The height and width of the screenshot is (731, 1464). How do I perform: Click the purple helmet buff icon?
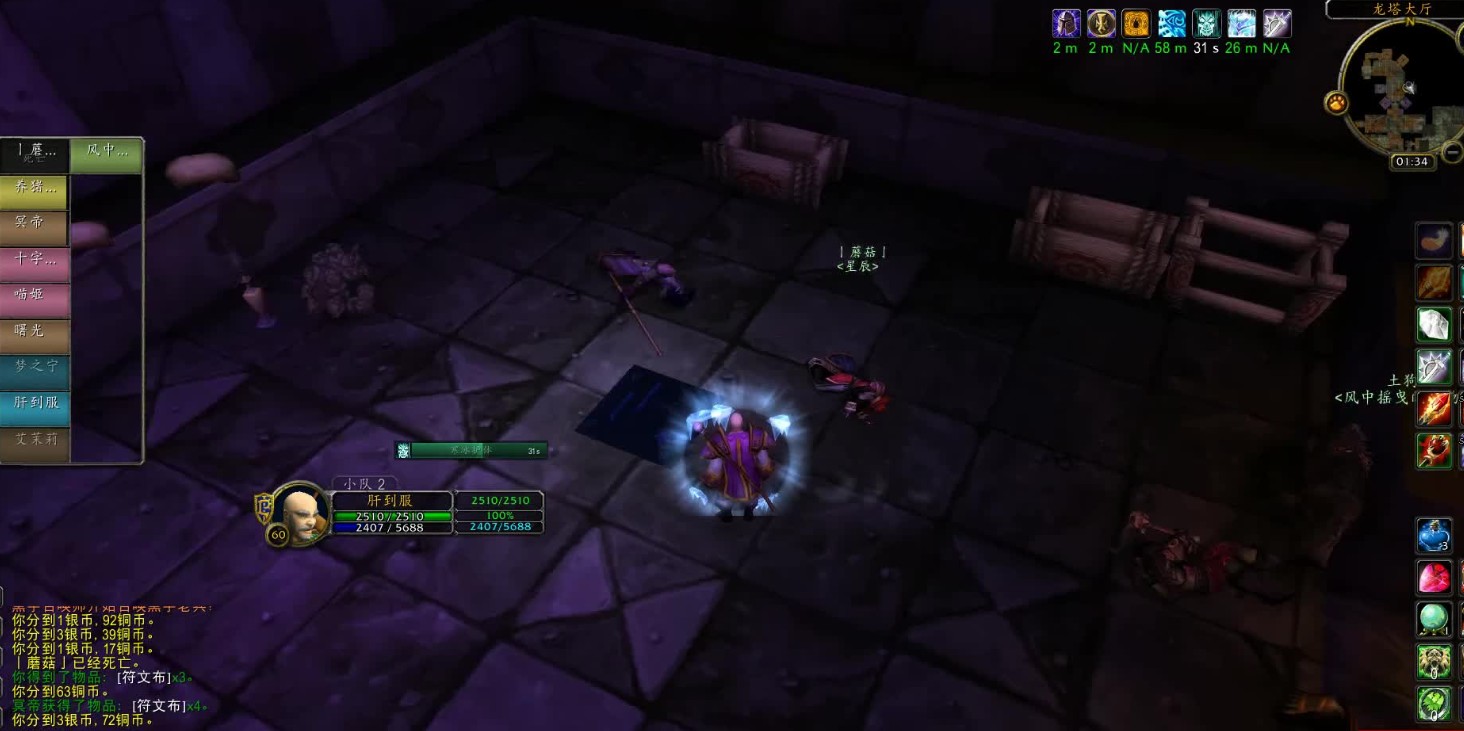(1066, 24)
